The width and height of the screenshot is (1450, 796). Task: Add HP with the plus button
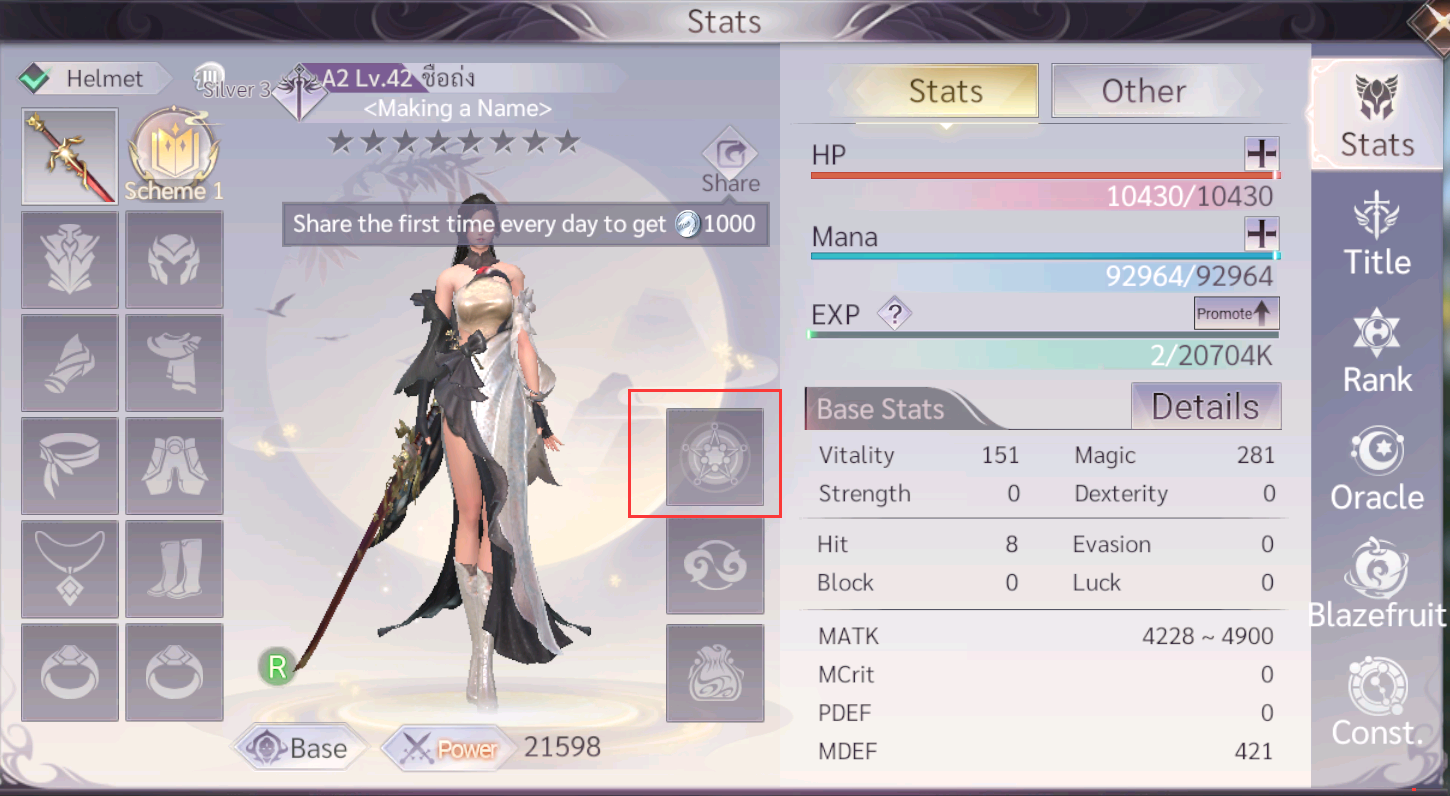pos(1262,154)
